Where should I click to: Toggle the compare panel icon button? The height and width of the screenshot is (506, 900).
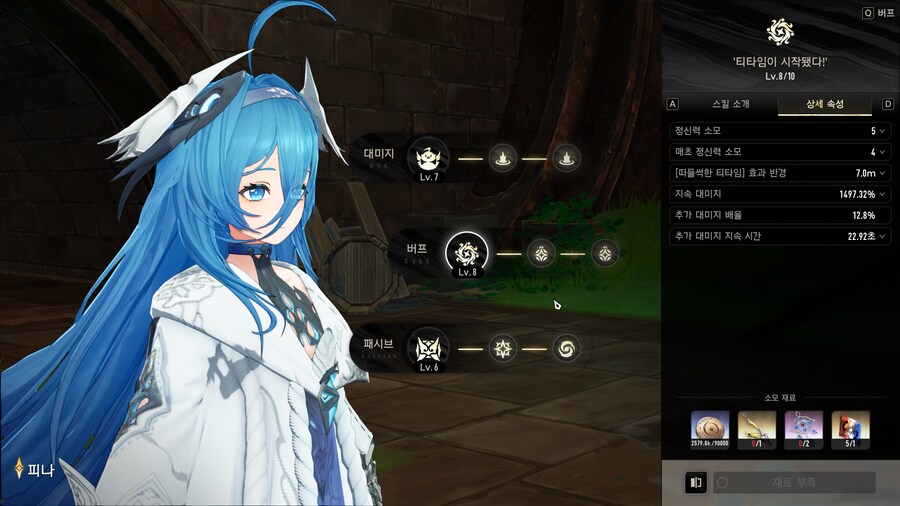(694, 483)
